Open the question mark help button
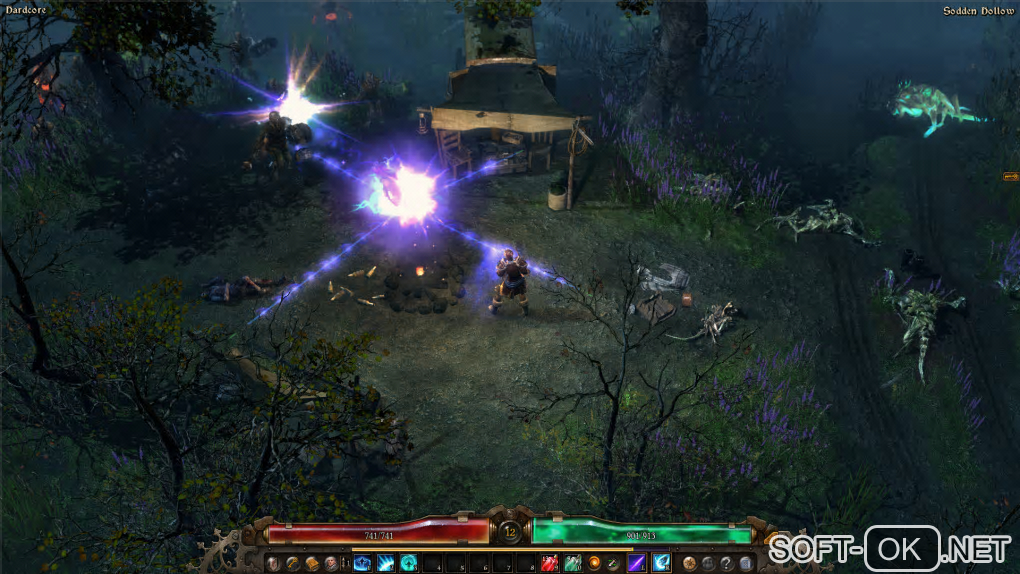This screenshot has height=574, width=1020. pos(727,563)
